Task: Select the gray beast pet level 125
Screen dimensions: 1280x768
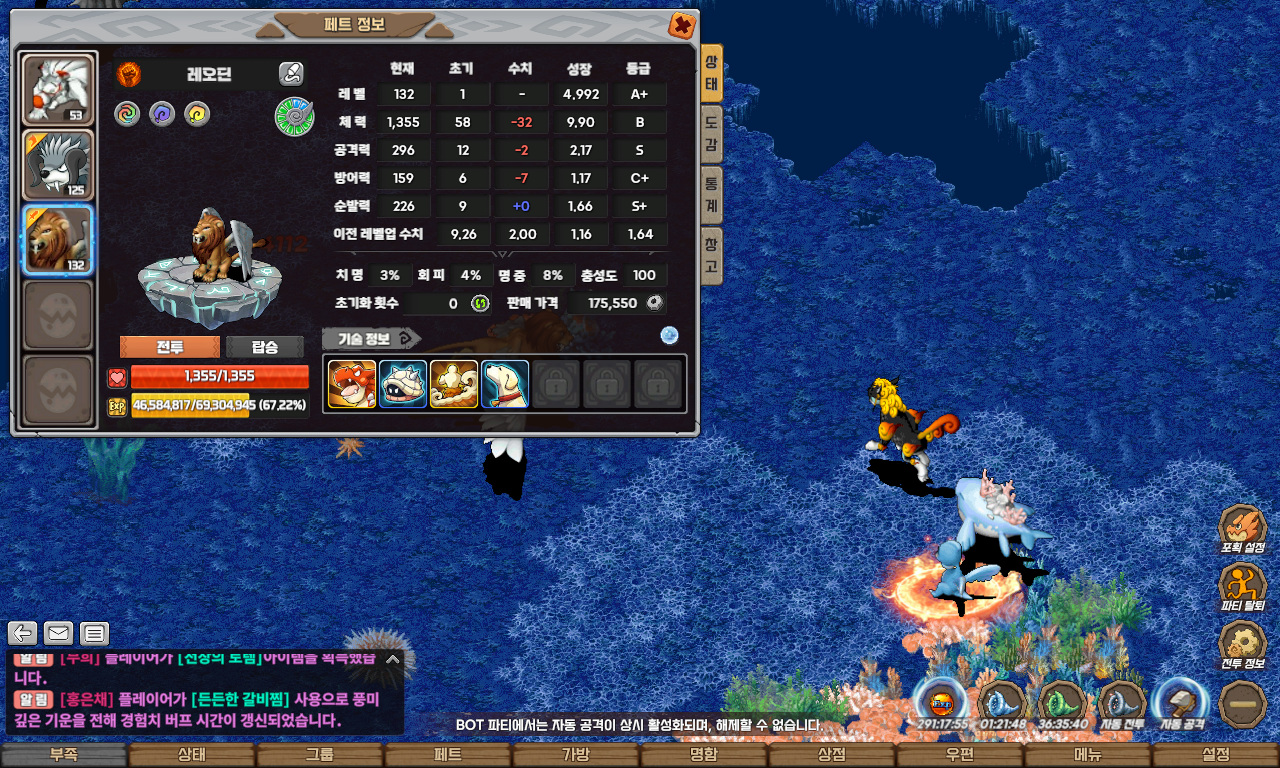Action: pyautogui.click(x=58, y=165)
